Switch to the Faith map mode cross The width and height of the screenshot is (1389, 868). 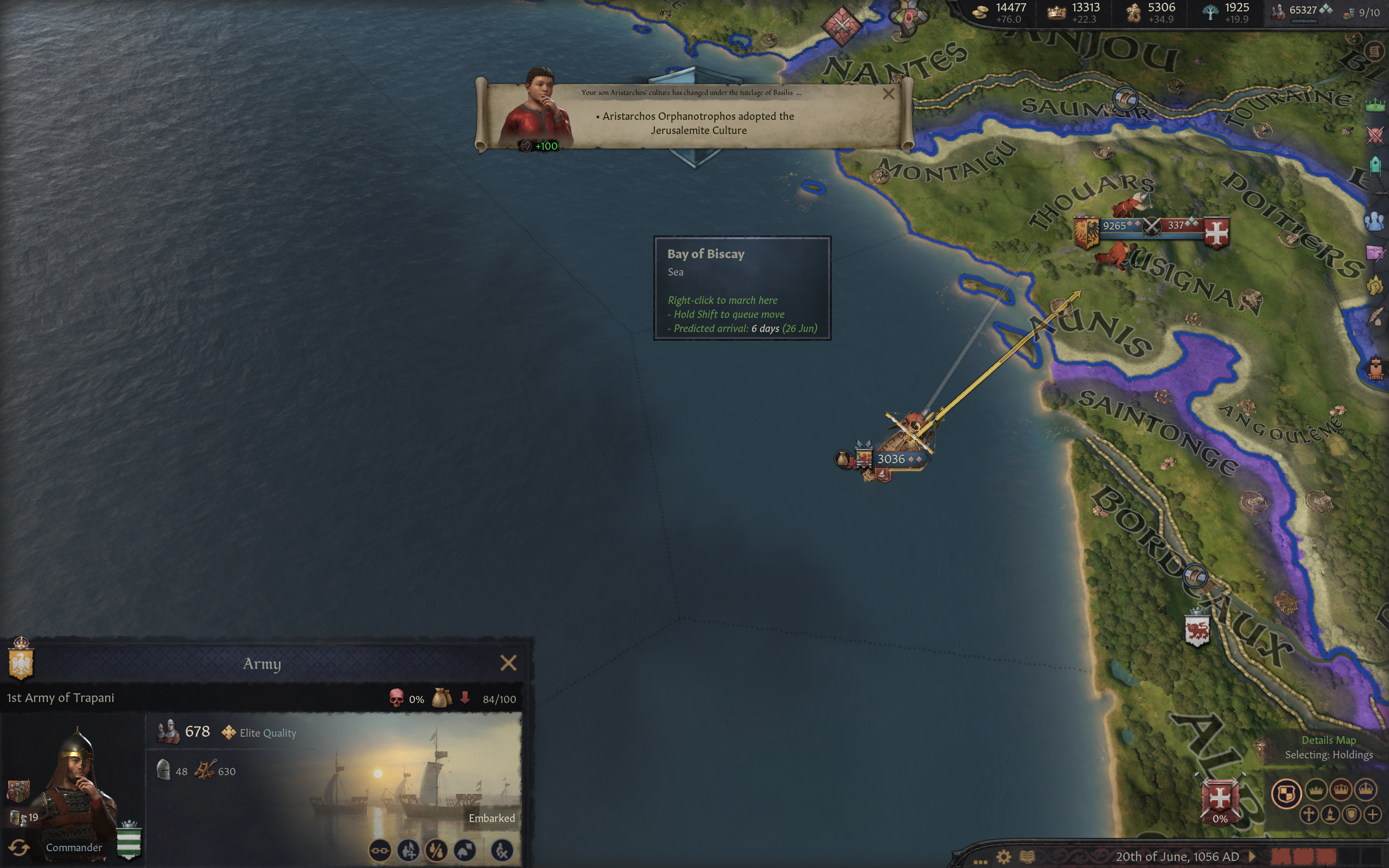pyautogui.click(x=1309, y=814)
